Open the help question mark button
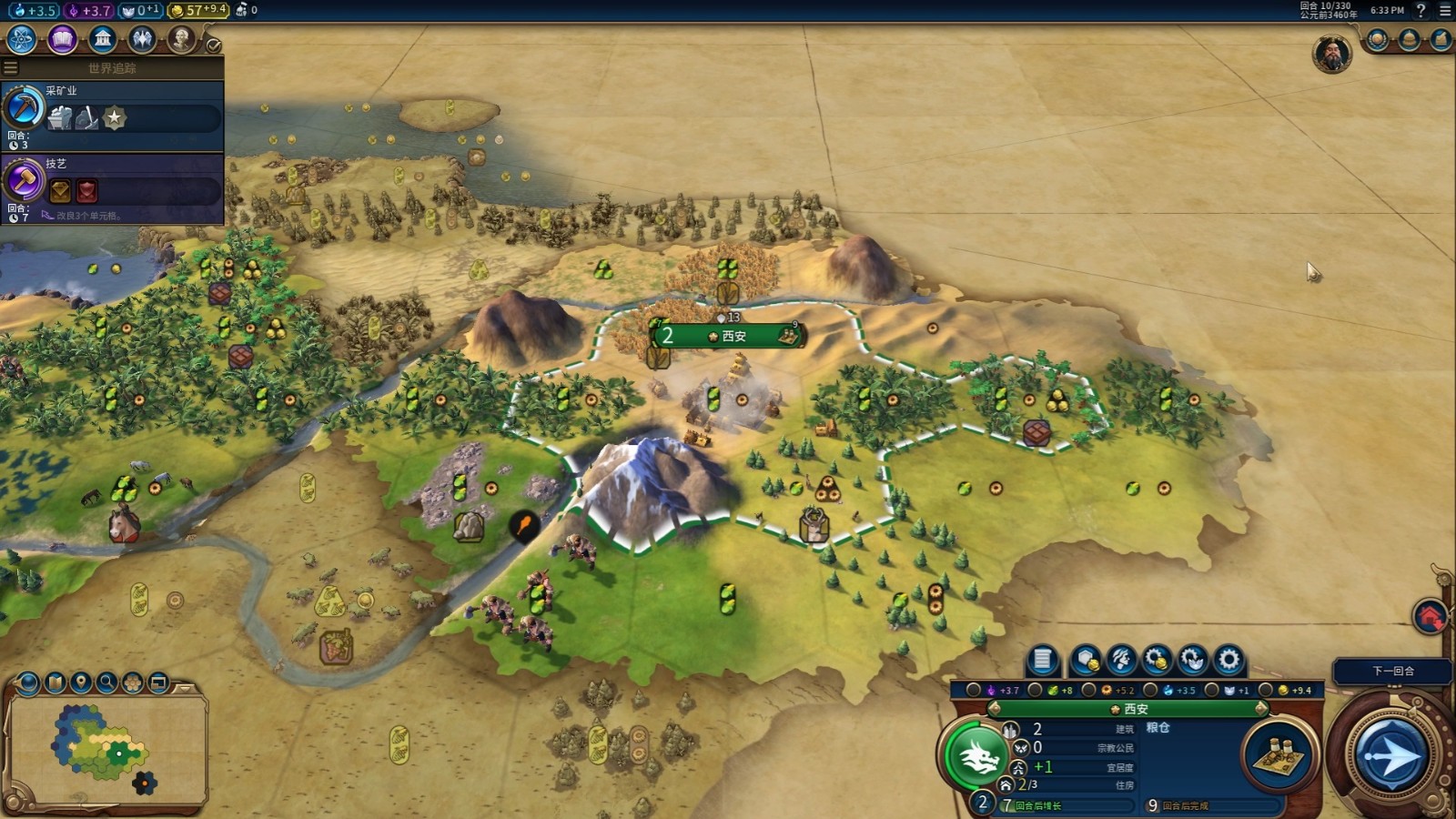 pos(1421,10)
